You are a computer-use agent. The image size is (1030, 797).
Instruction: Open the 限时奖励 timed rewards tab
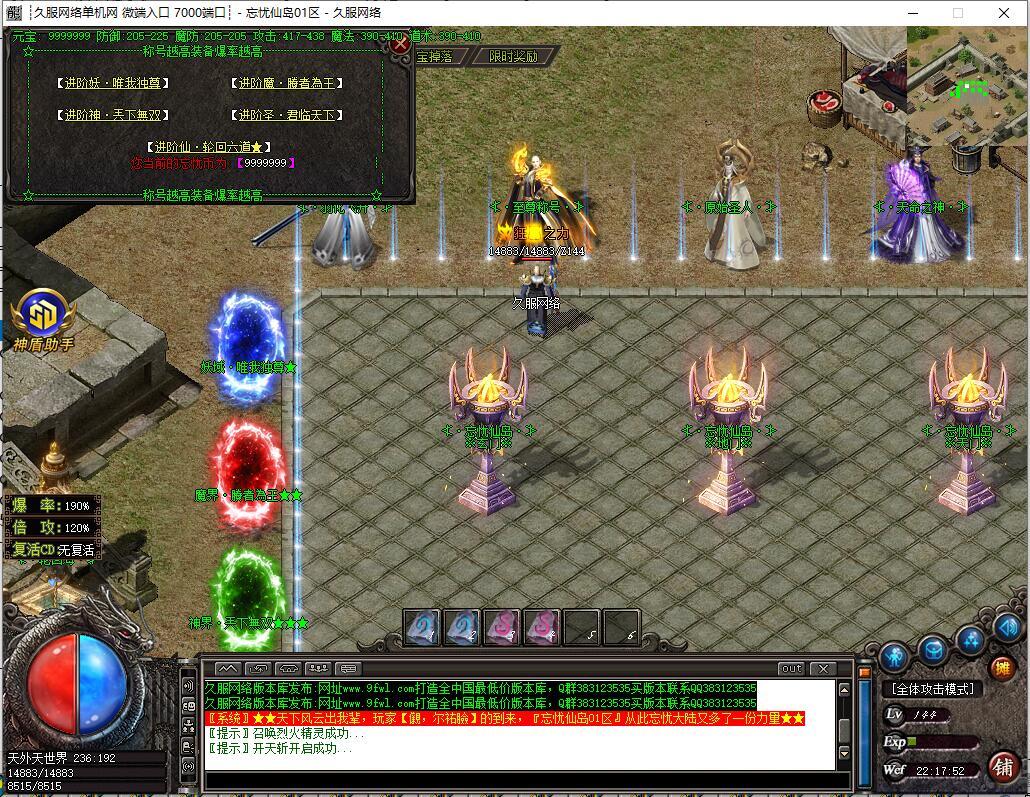tap(513, 57)
